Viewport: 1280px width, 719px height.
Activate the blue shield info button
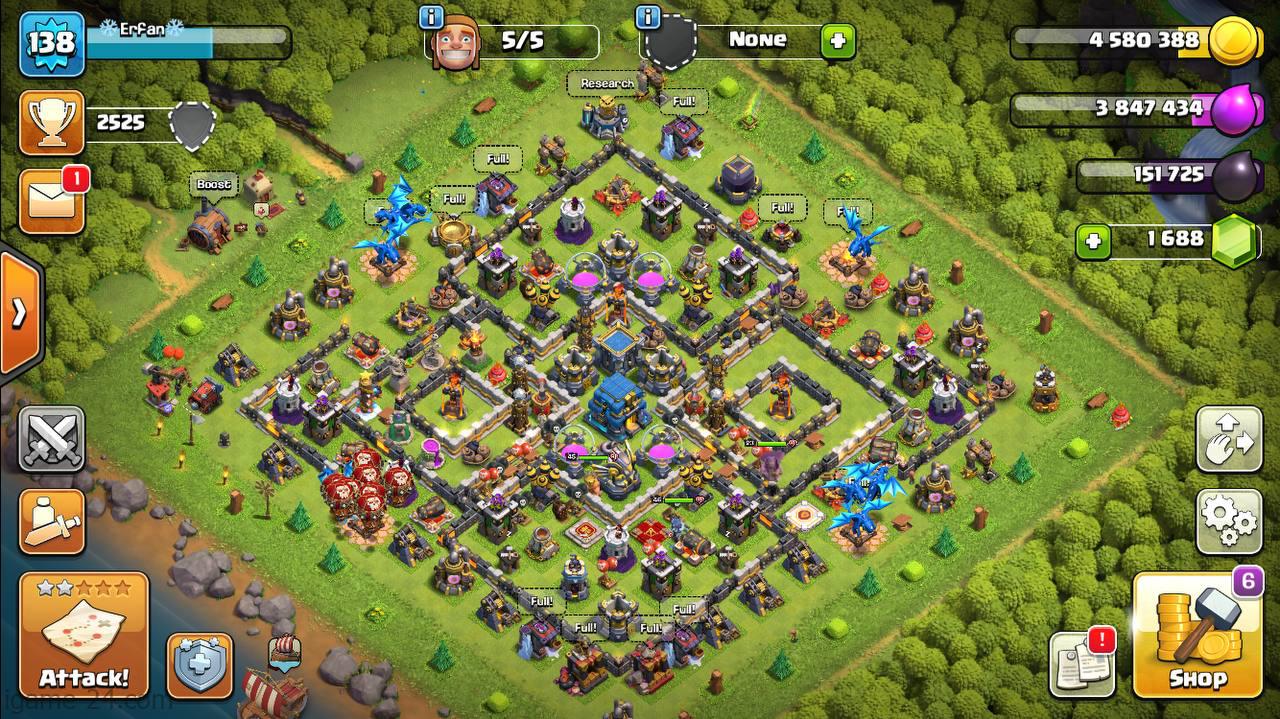[199, 664]
